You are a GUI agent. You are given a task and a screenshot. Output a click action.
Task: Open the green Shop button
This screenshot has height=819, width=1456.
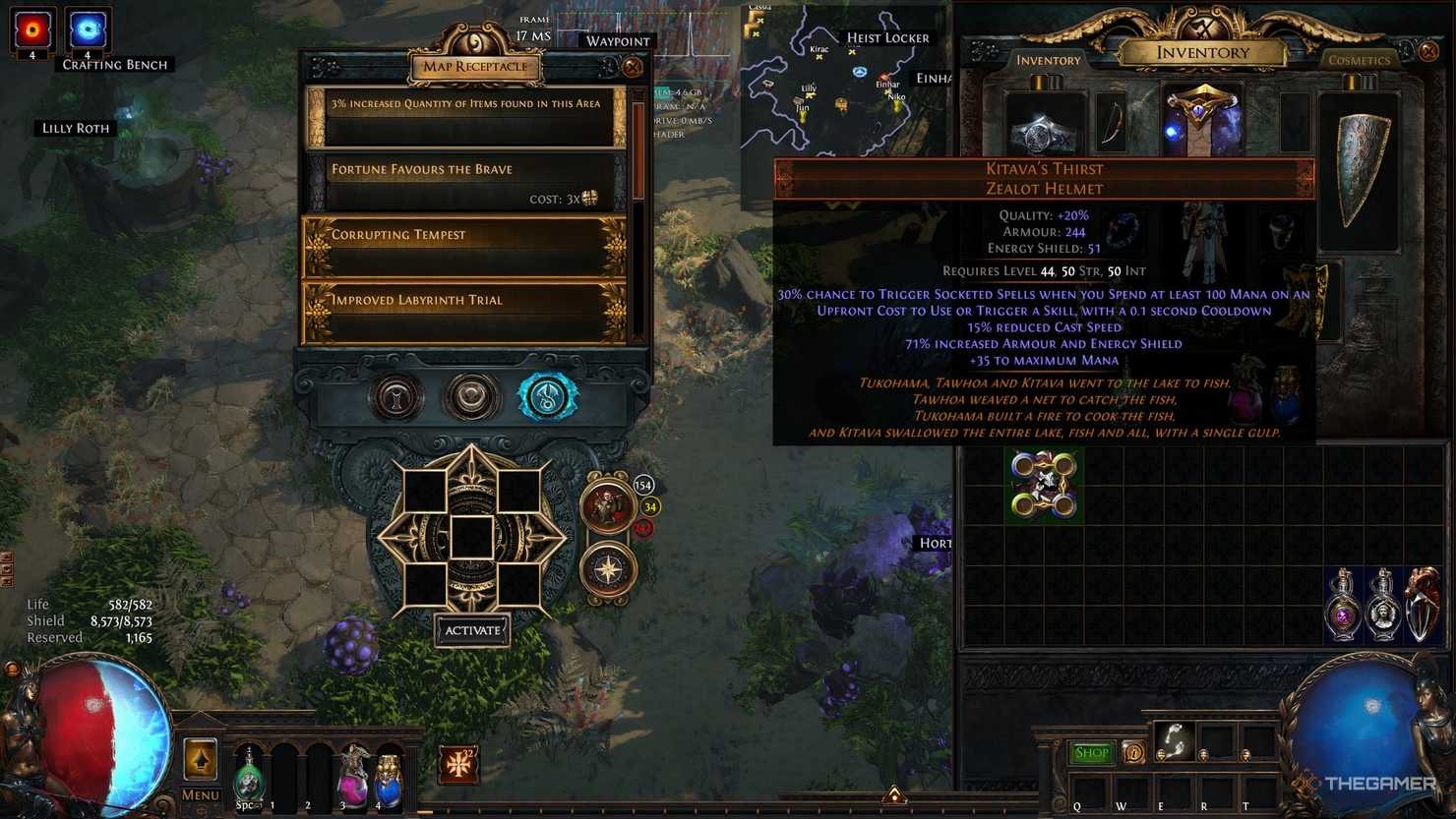(x=1091, y=752)
